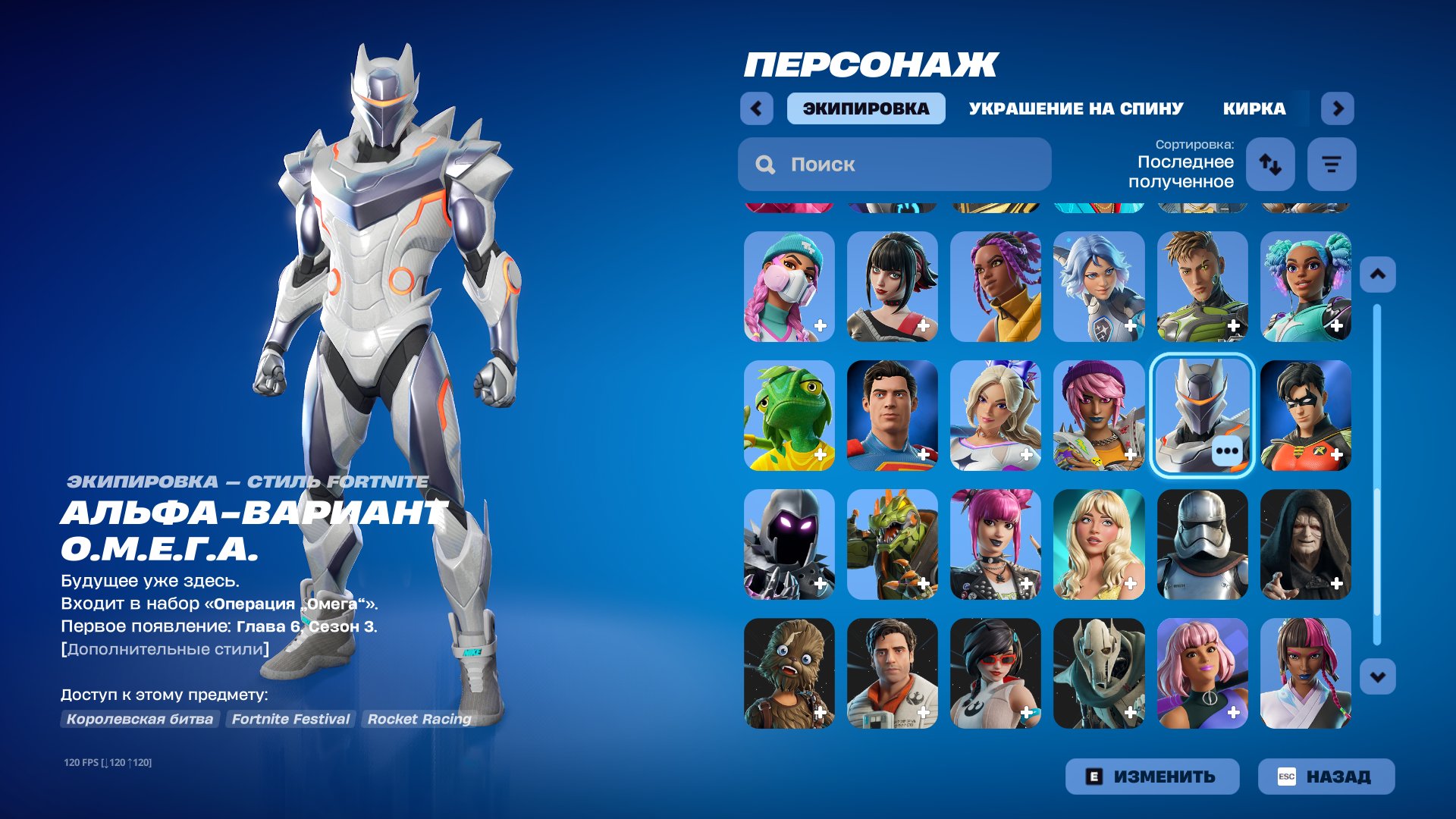Open the filter icon next to sorting
Image resolution: width=1456 pixels, height=819 pixels.
1331,164
